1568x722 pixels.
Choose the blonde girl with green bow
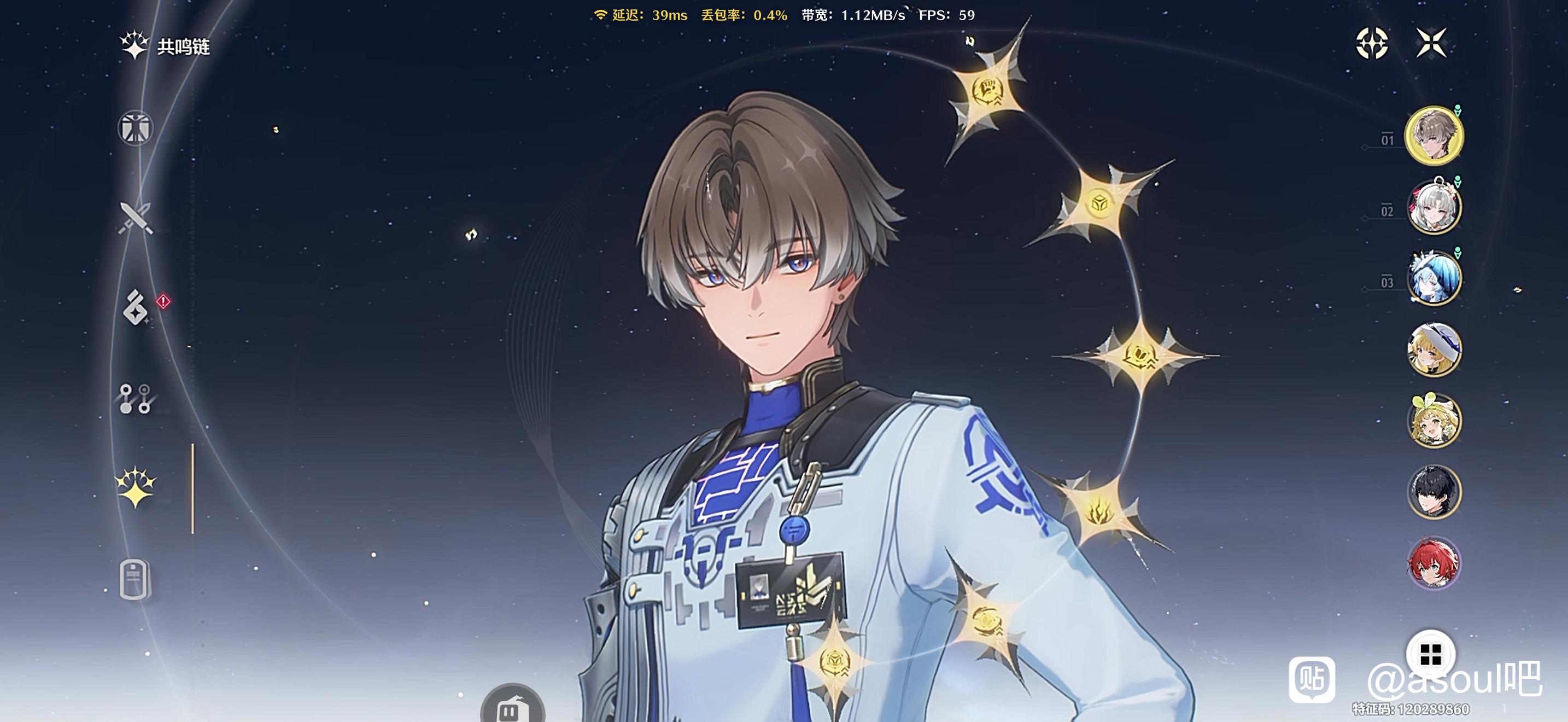tap(1434, 421)
